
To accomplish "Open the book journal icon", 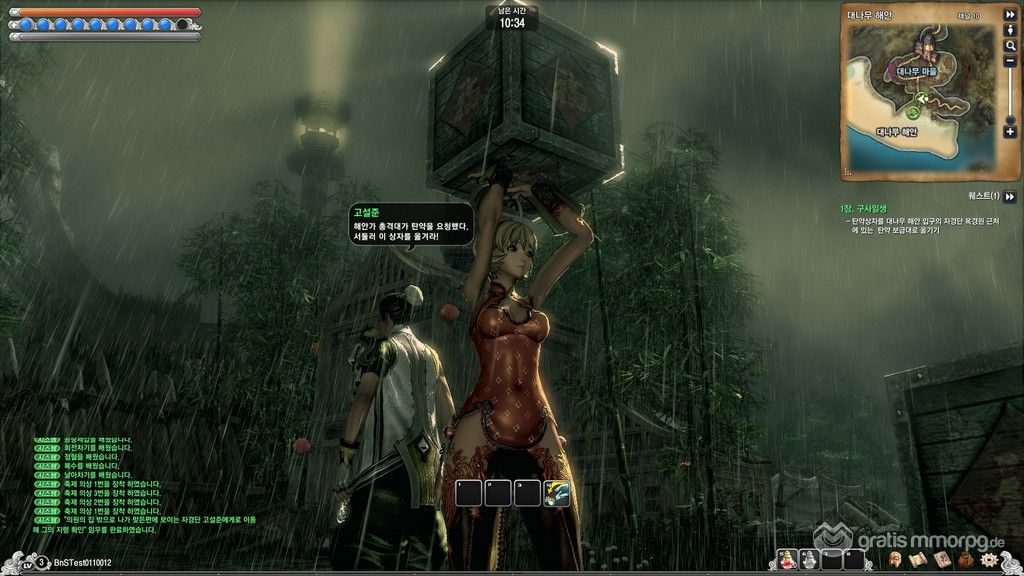I will pyautogui.click(x=941, y=560).
